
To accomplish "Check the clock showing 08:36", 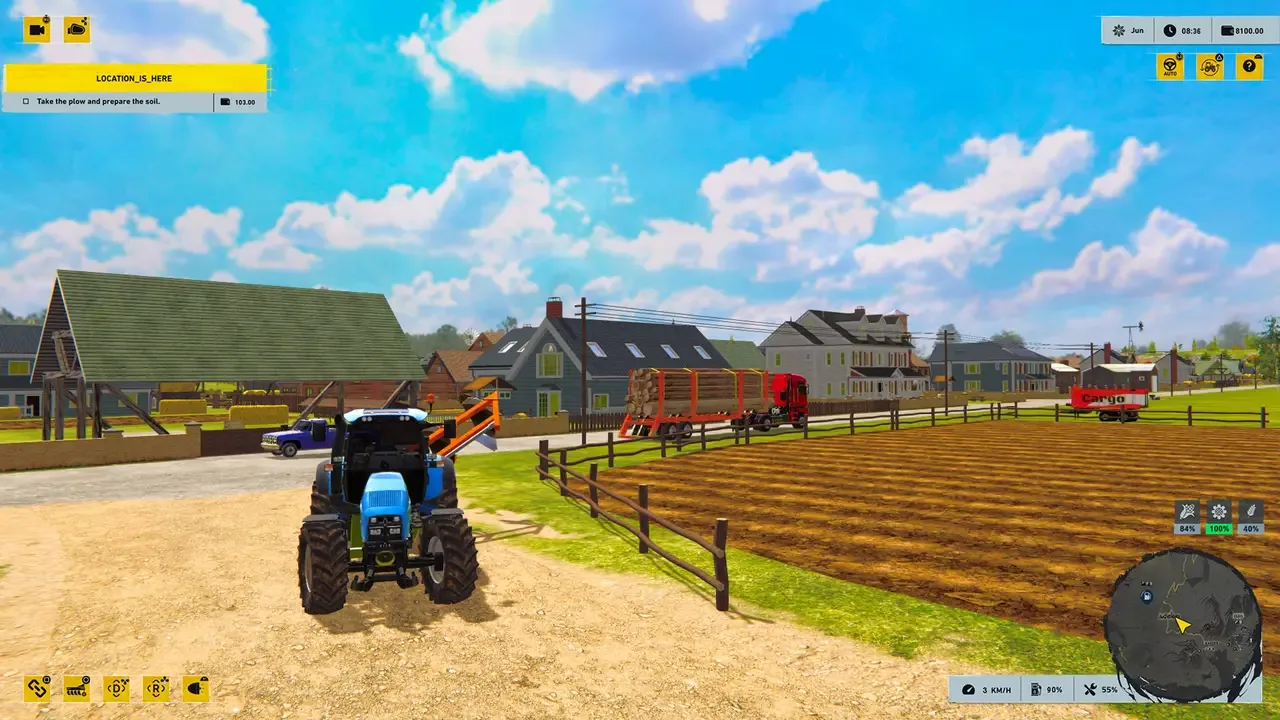I will click(1185, 30).
